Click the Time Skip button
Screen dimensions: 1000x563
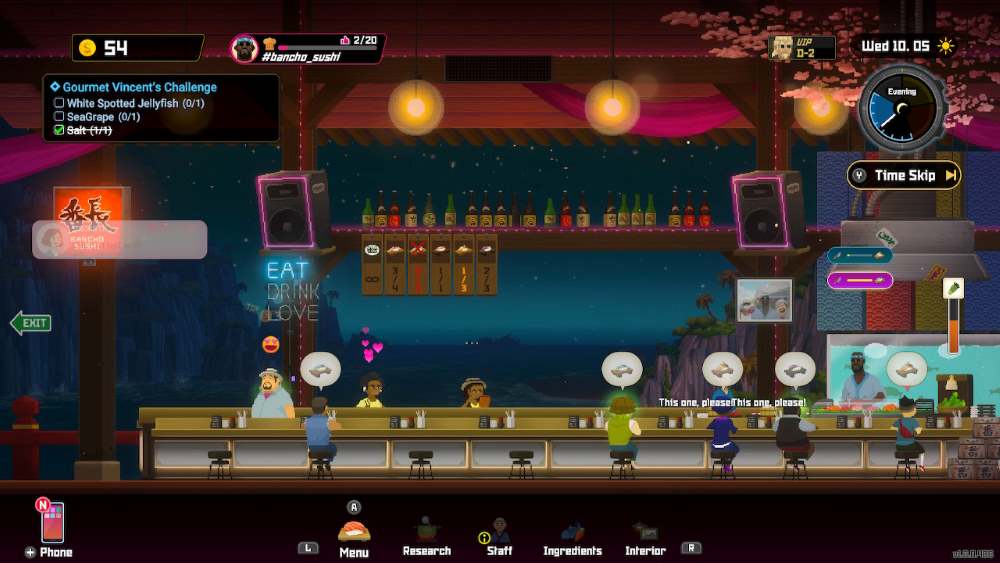tap(904, 176)
